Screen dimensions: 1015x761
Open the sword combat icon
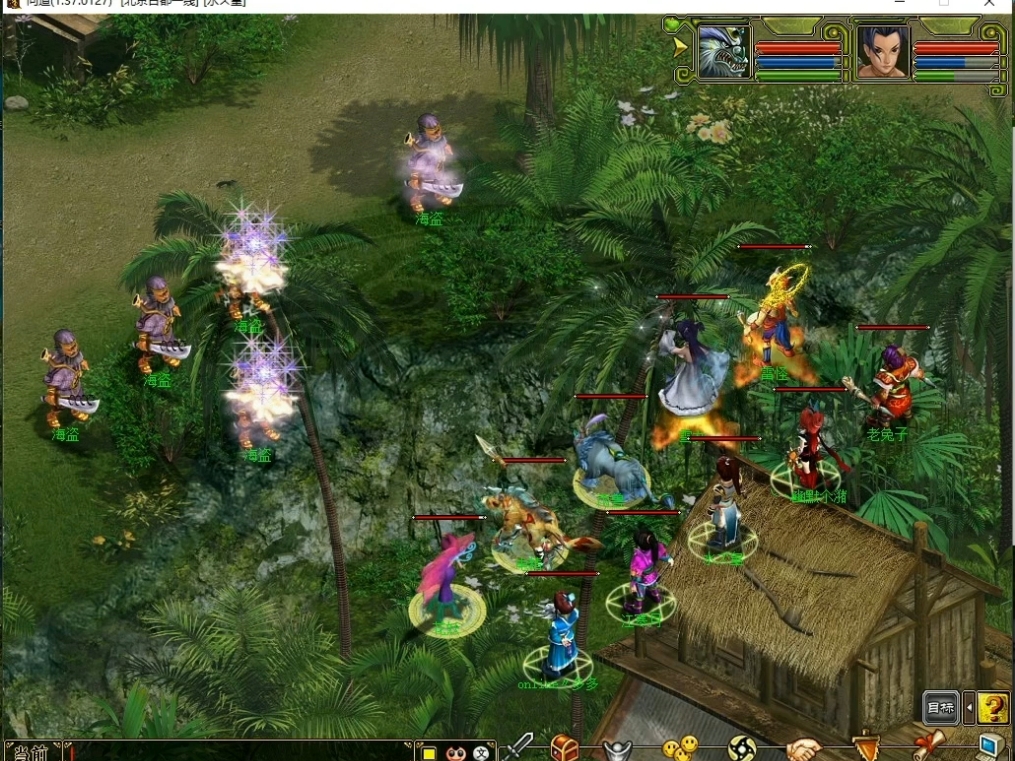[519, 747]
